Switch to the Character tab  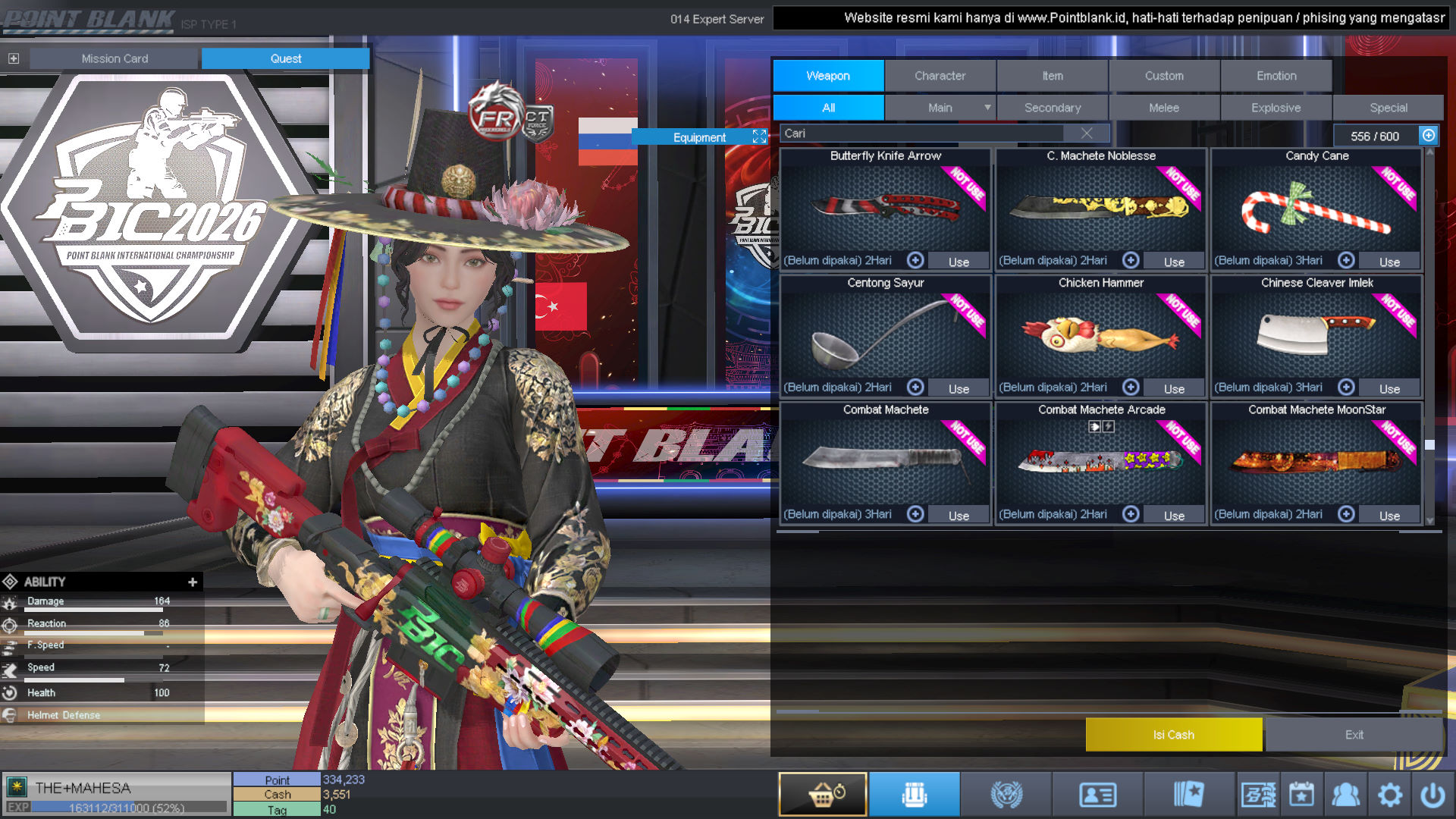940,76
